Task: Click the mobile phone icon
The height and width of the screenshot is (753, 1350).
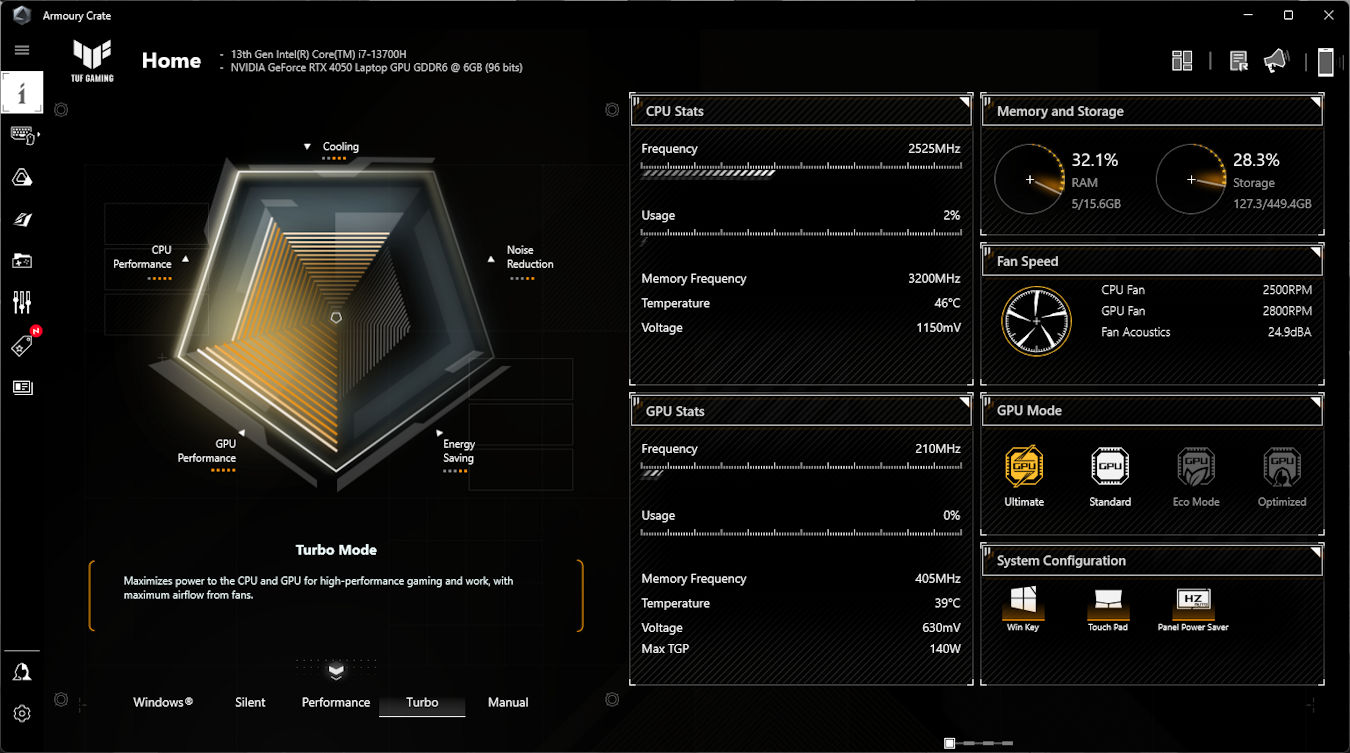Action: pos(1326,62)
